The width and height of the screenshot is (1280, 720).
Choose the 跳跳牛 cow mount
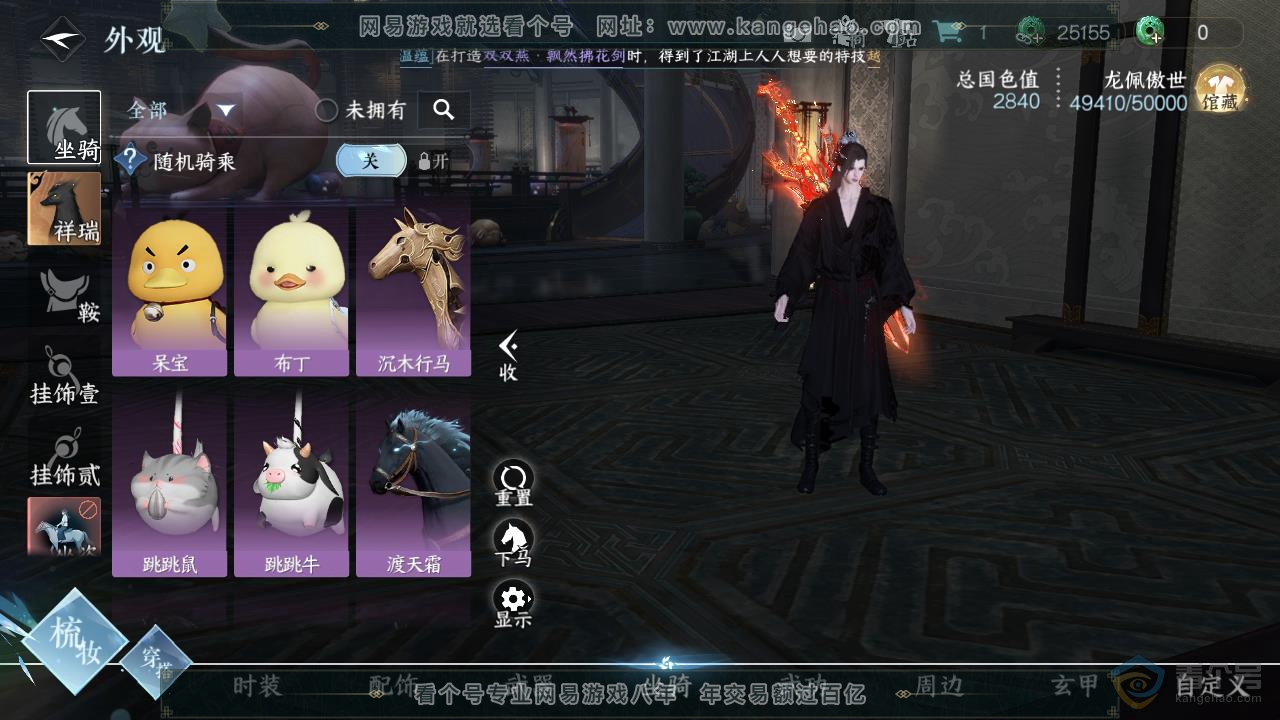[x=291, y=489]
